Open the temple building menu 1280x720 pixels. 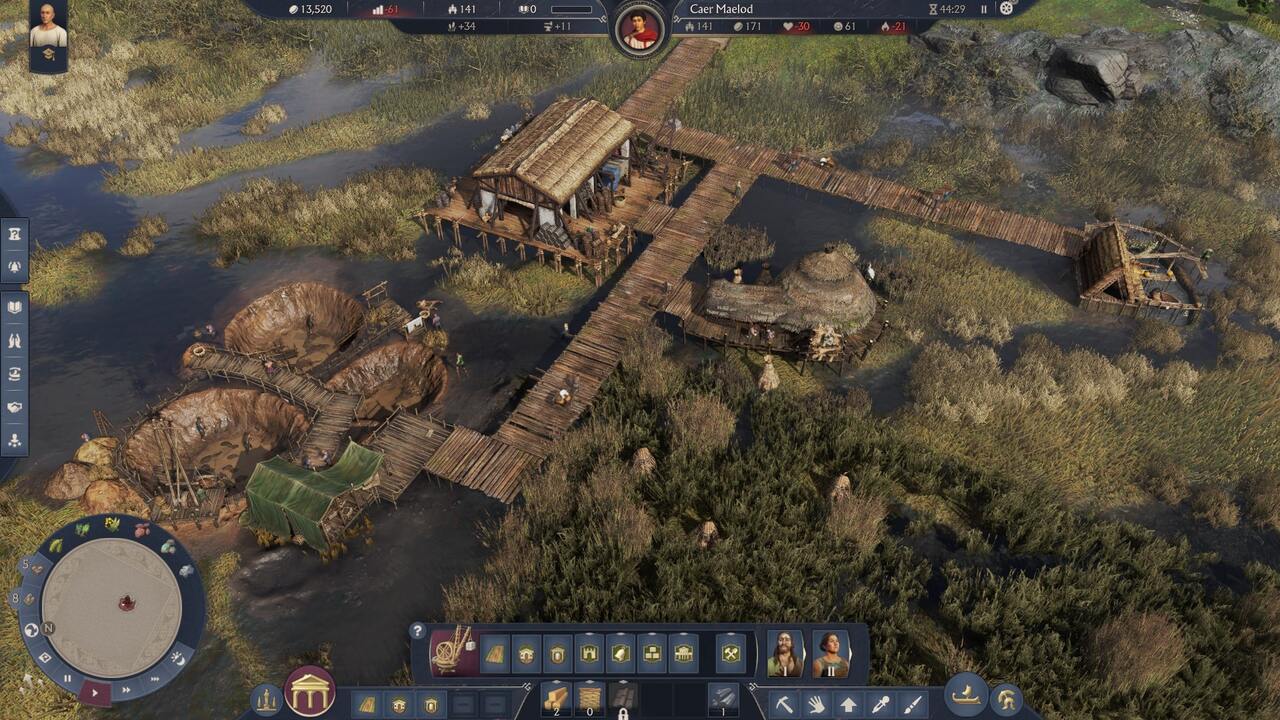point(310,691)
